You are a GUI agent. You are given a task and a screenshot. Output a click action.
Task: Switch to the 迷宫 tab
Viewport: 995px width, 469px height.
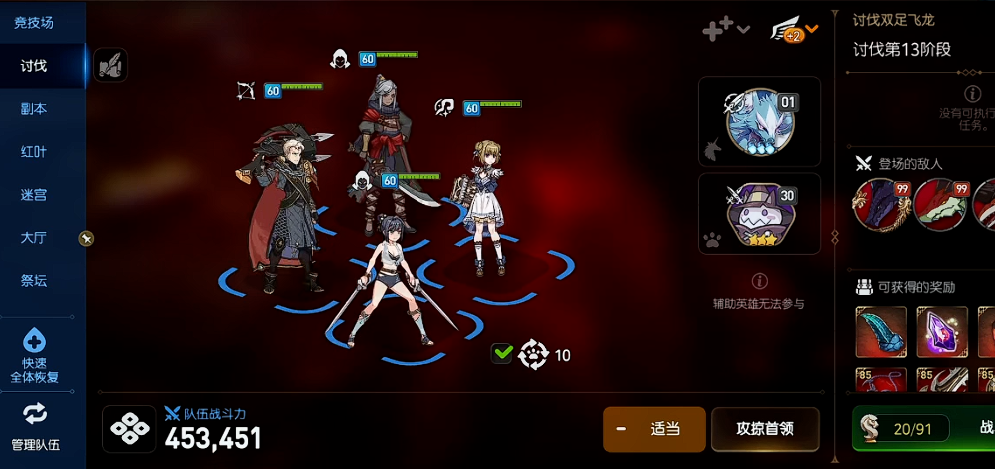(x=34, y=195)
